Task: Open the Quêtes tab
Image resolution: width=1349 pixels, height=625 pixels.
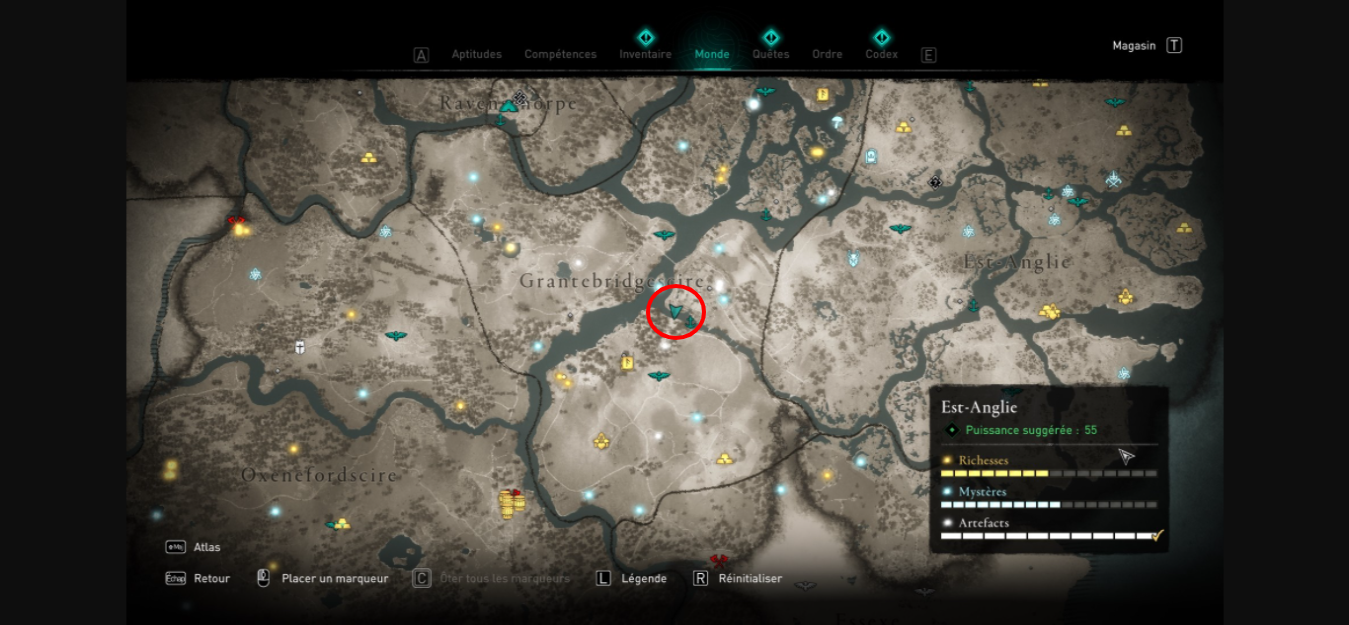Action: [x=770, y=54]
